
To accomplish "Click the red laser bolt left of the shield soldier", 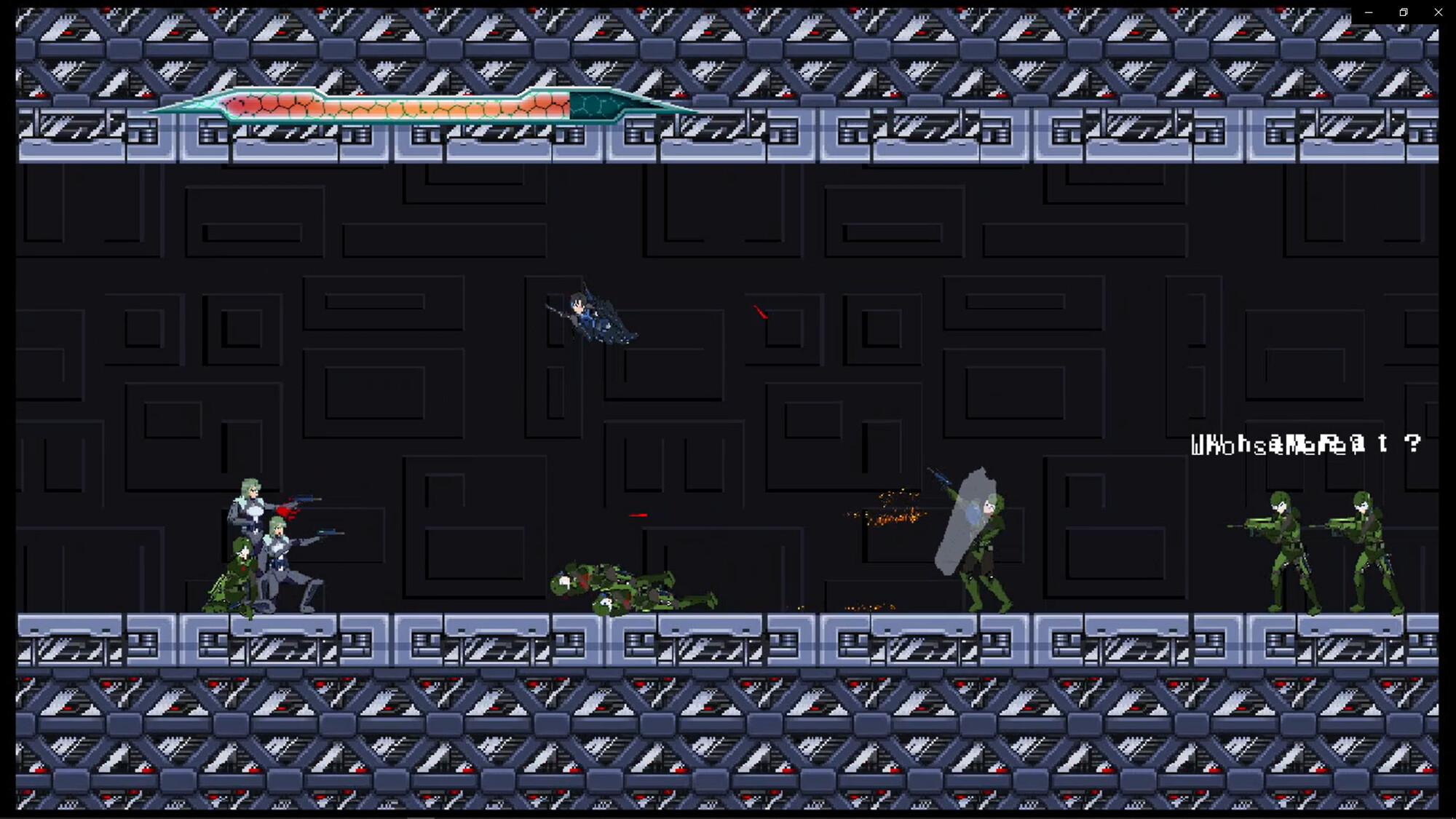I will 639,515.
